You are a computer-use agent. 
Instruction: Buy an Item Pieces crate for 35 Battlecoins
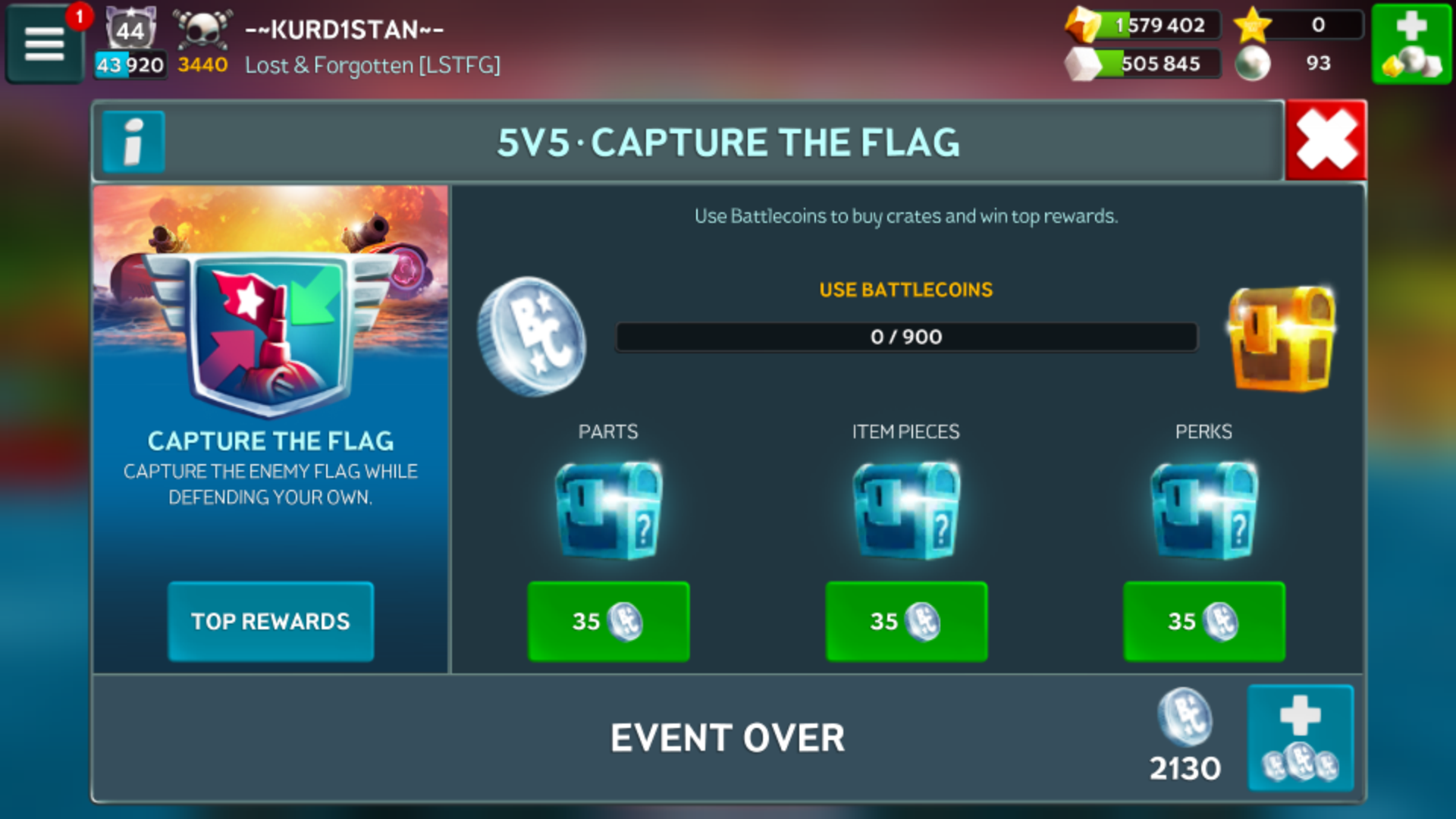point(906,621)
